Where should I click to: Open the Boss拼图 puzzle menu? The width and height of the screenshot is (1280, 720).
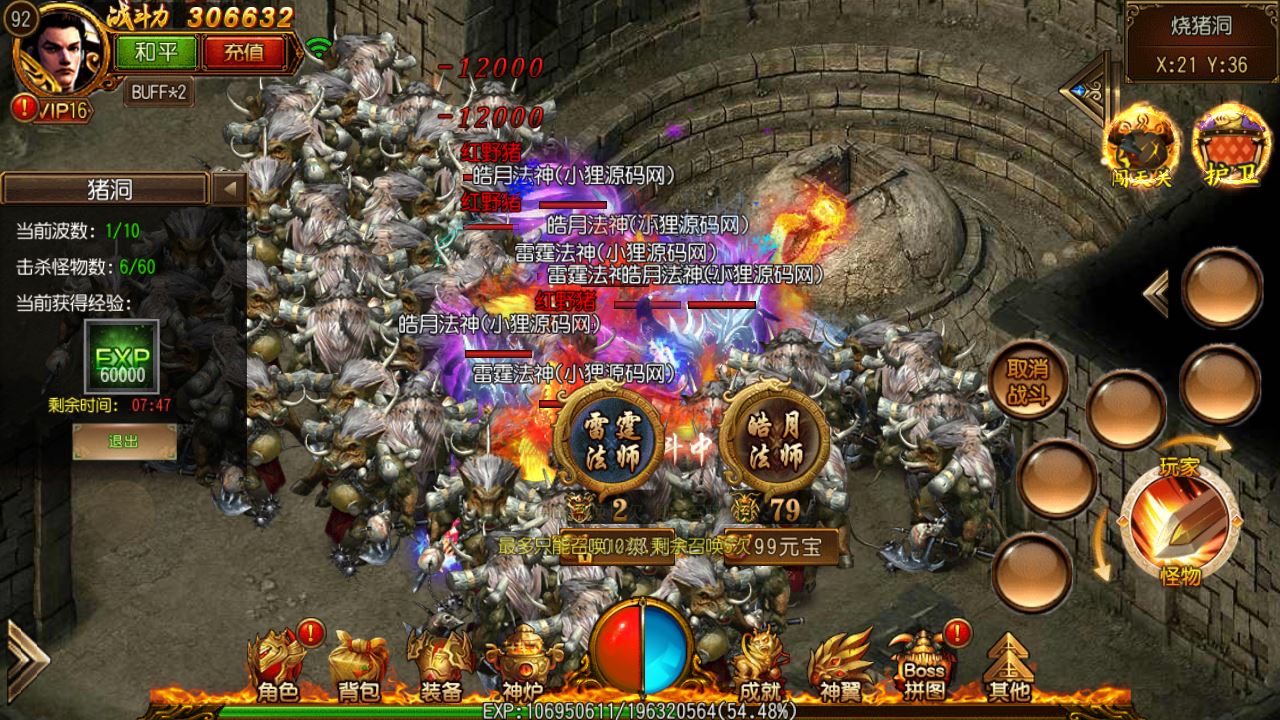click(923, 662)
